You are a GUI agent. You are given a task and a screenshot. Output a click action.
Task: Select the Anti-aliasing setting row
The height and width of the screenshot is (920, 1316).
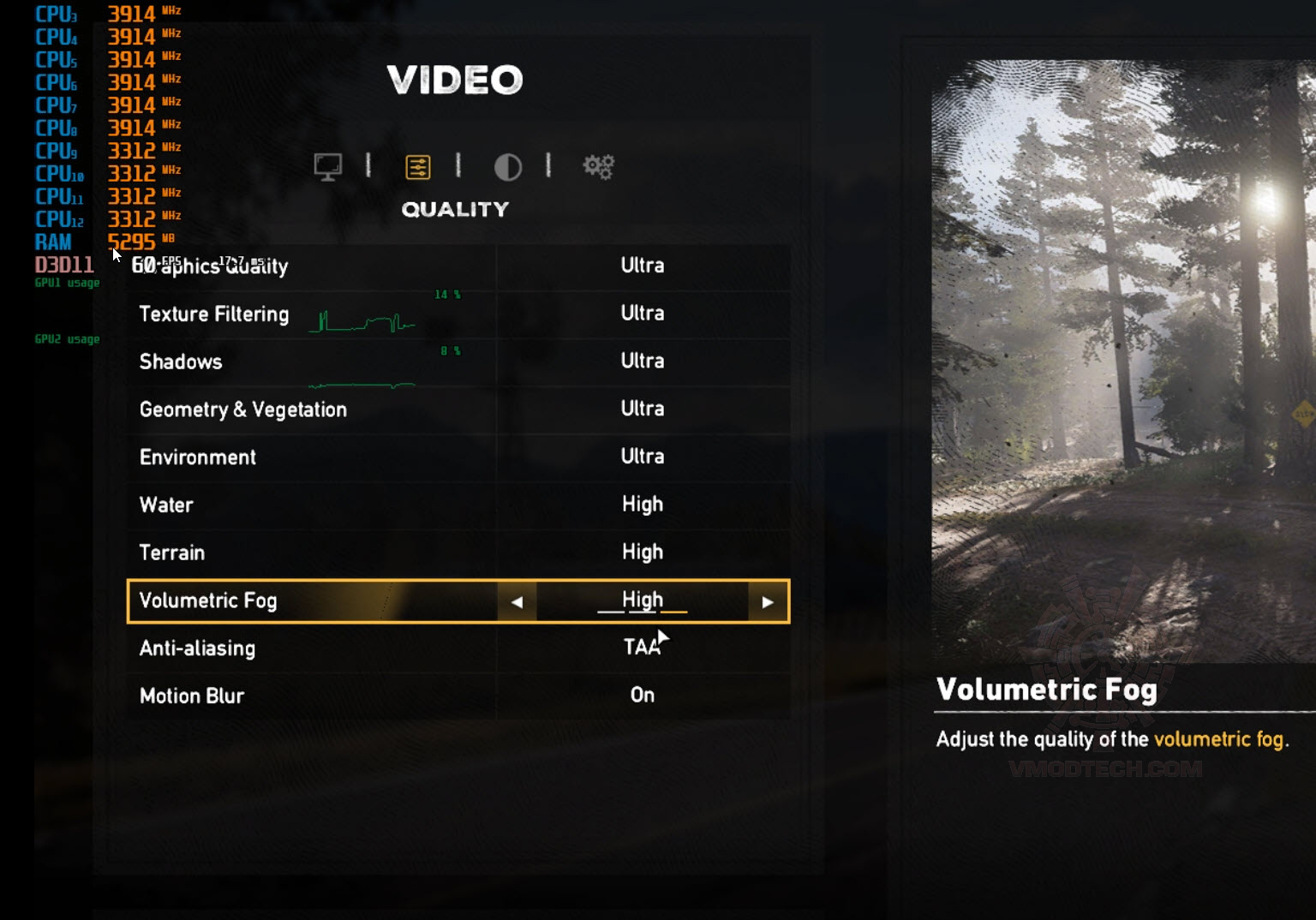point(458,648)
